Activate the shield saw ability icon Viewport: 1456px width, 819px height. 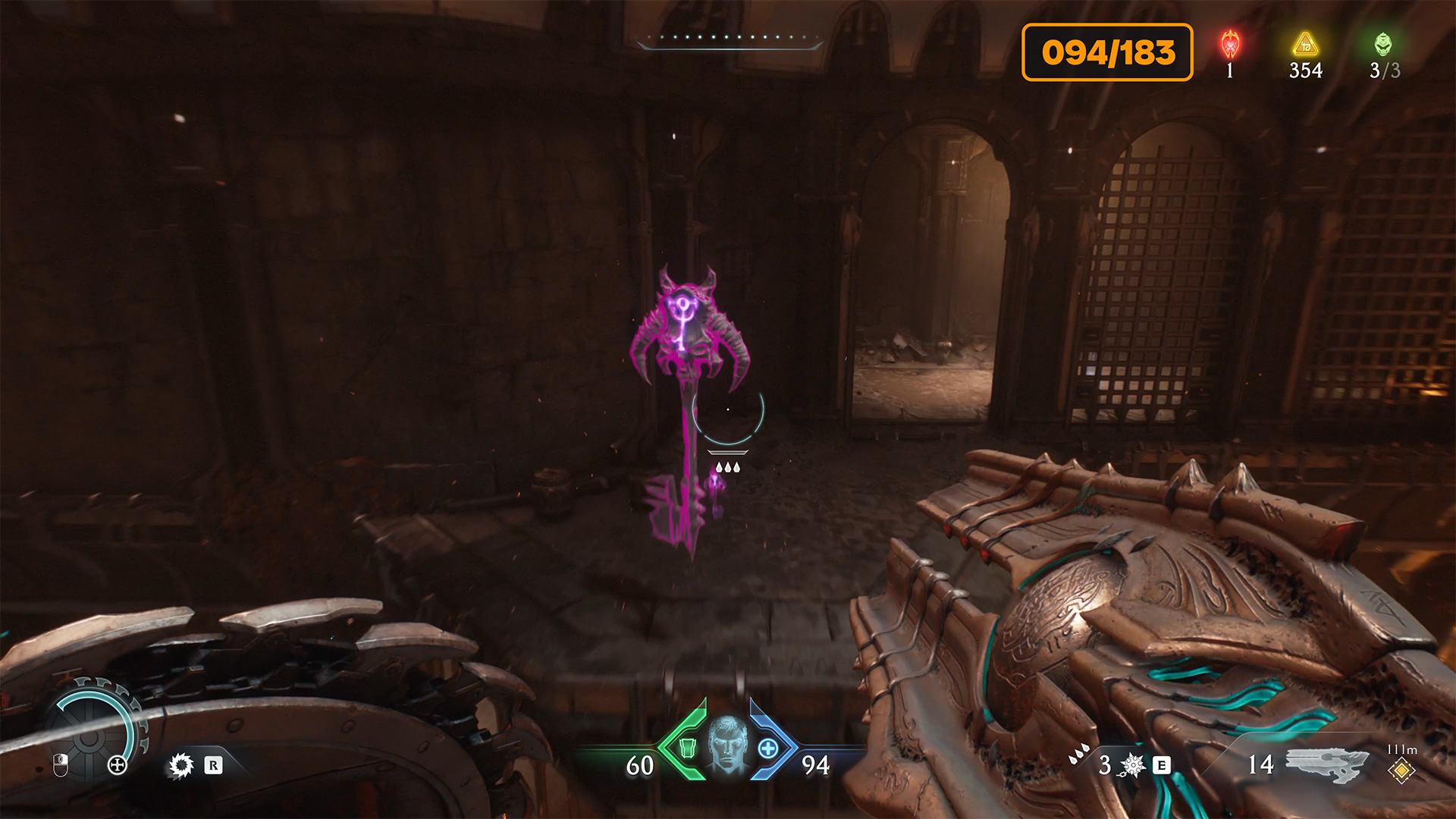[181, 765]
